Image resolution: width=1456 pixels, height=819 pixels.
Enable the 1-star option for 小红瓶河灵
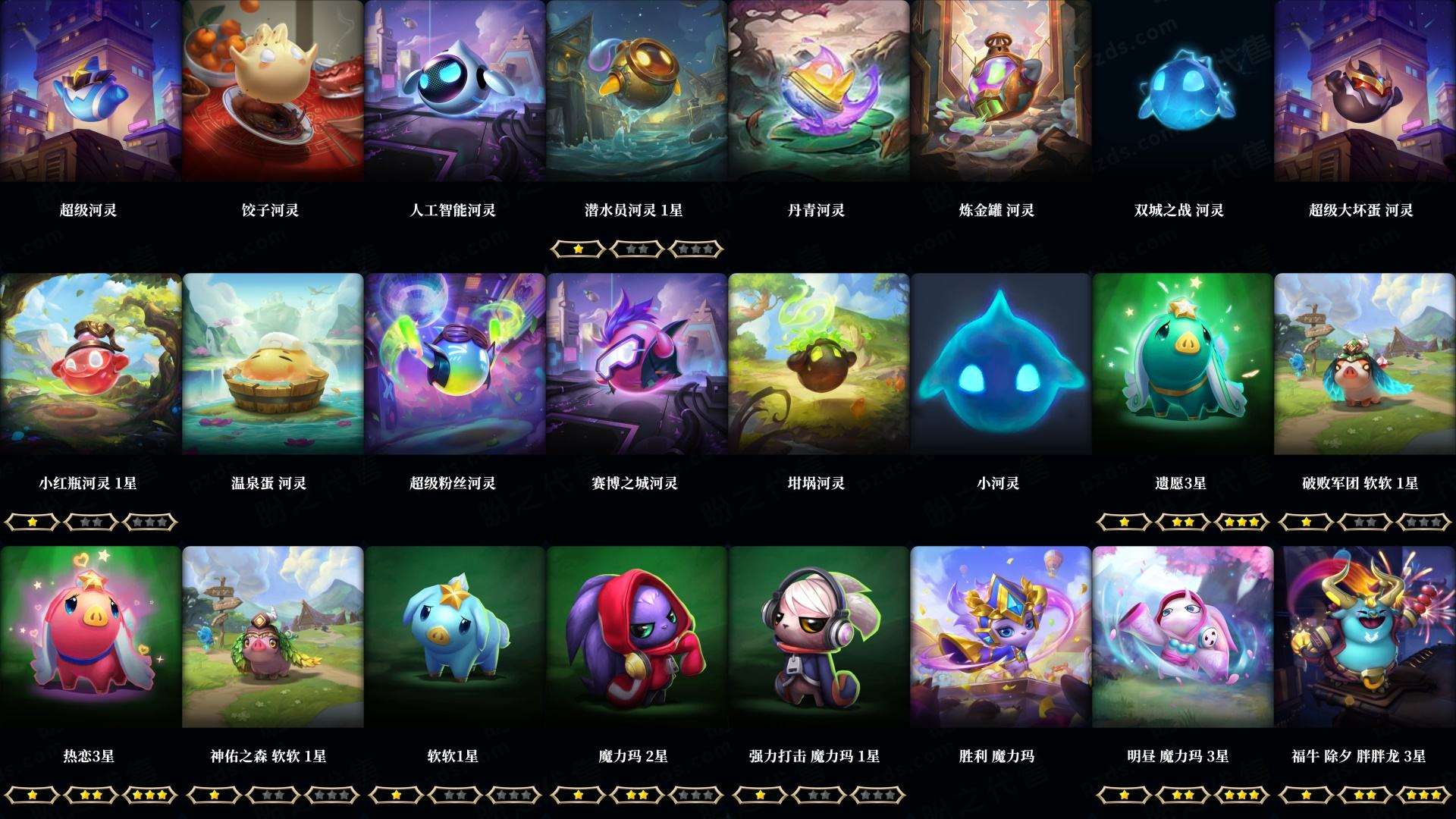tap(30, 521)
